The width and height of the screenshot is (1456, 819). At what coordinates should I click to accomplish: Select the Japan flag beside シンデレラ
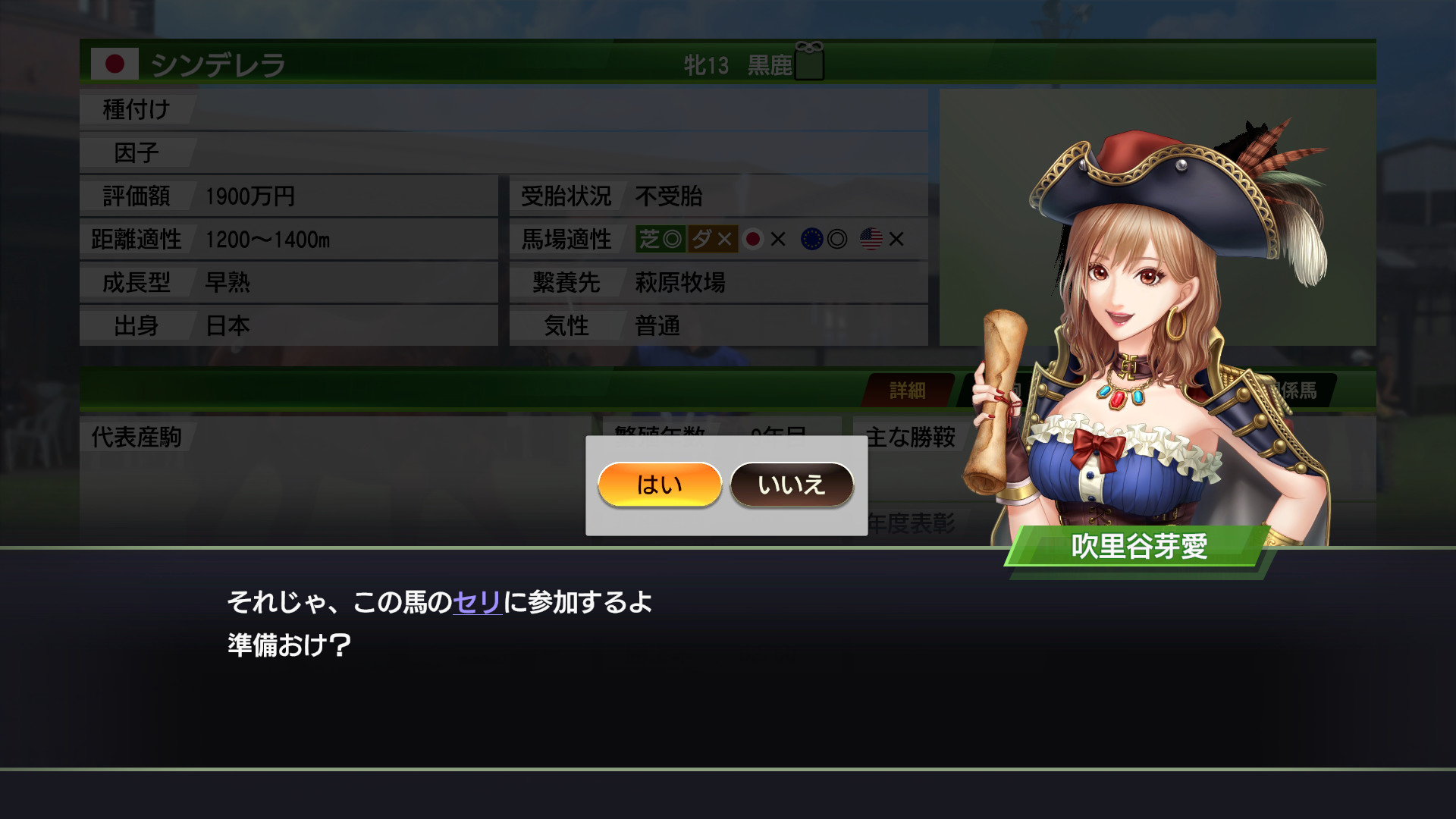[115, 64]
